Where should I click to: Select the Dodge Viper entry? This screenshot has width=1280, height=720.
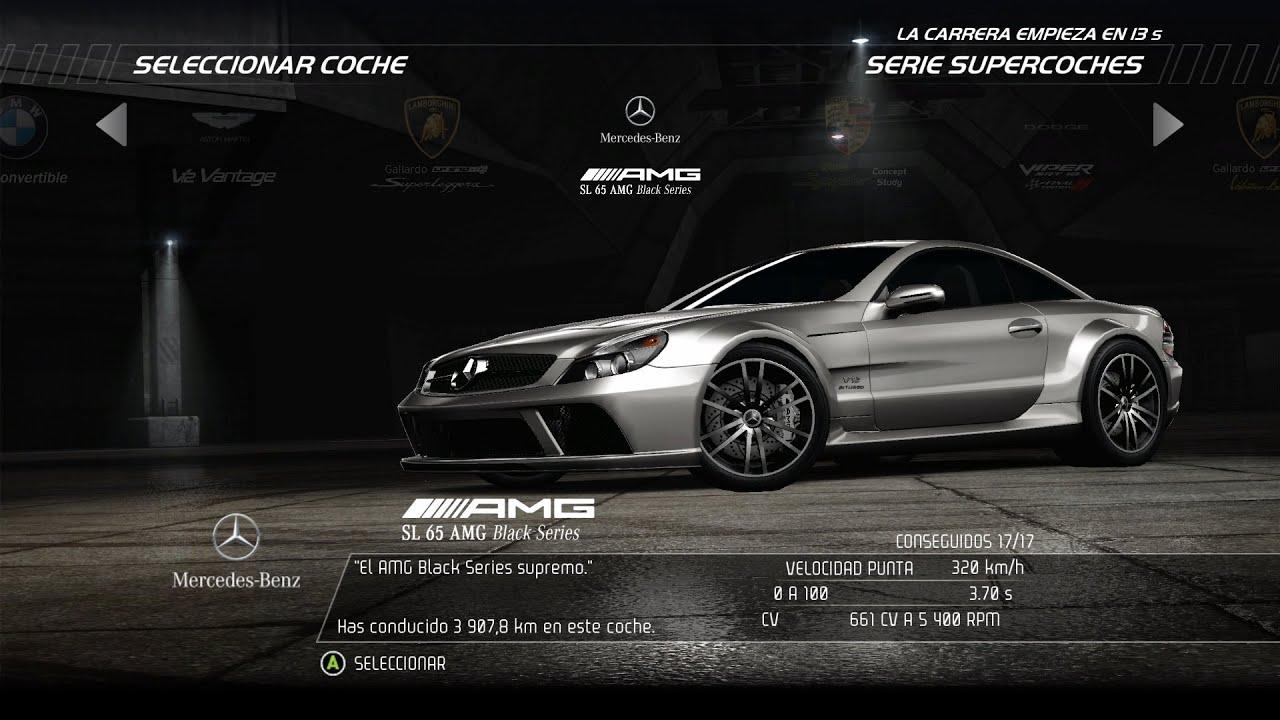pos(1056,155)
